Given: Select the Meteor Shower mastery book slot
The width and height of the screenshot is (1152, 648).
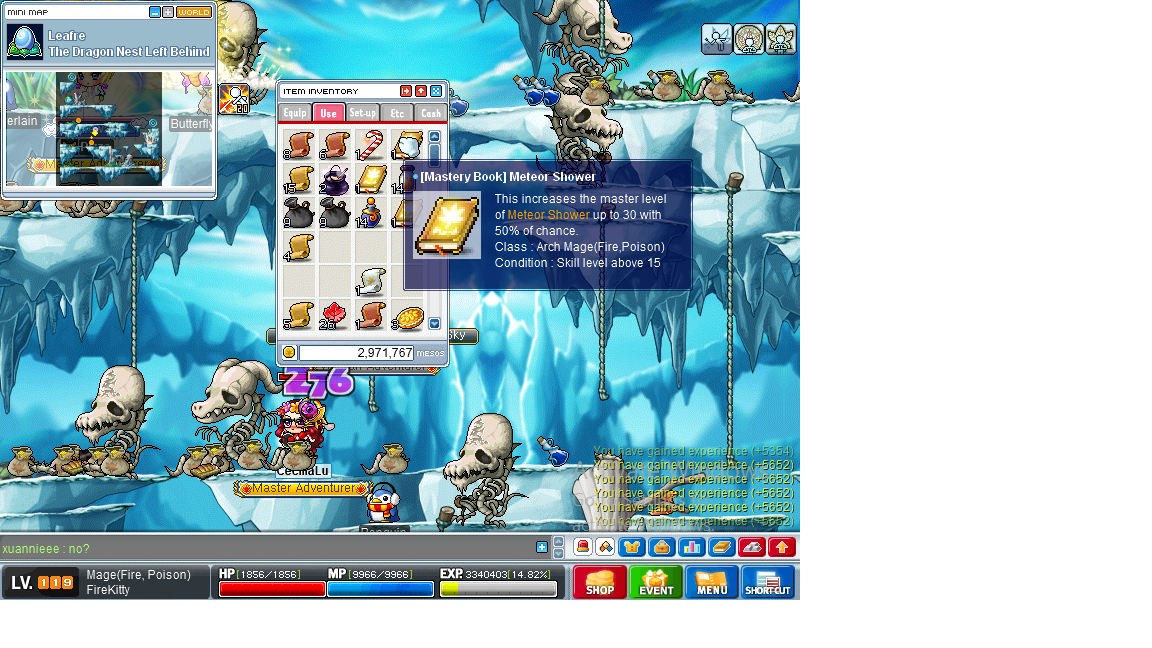Looking at the screenshot, I should tap(370, 179).
